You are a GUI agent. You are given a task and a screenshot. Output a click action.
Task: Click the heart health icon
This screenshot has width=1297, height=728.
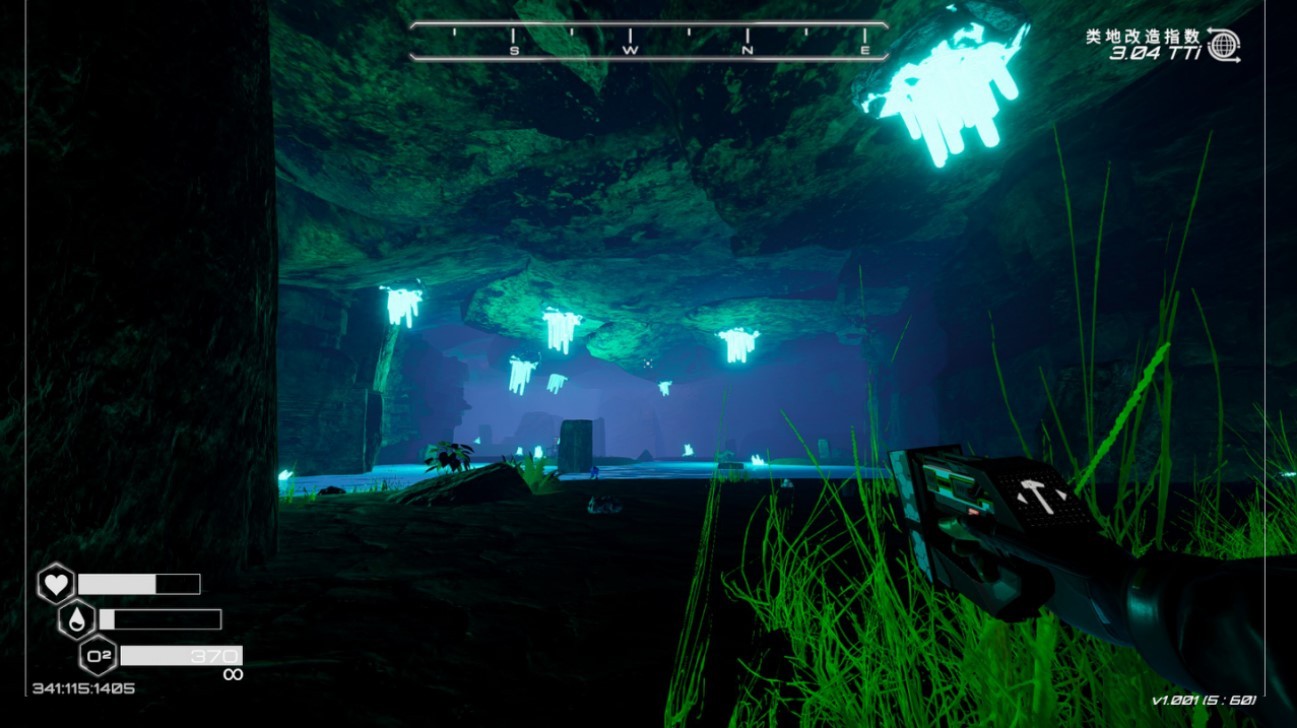pos(56,584)
